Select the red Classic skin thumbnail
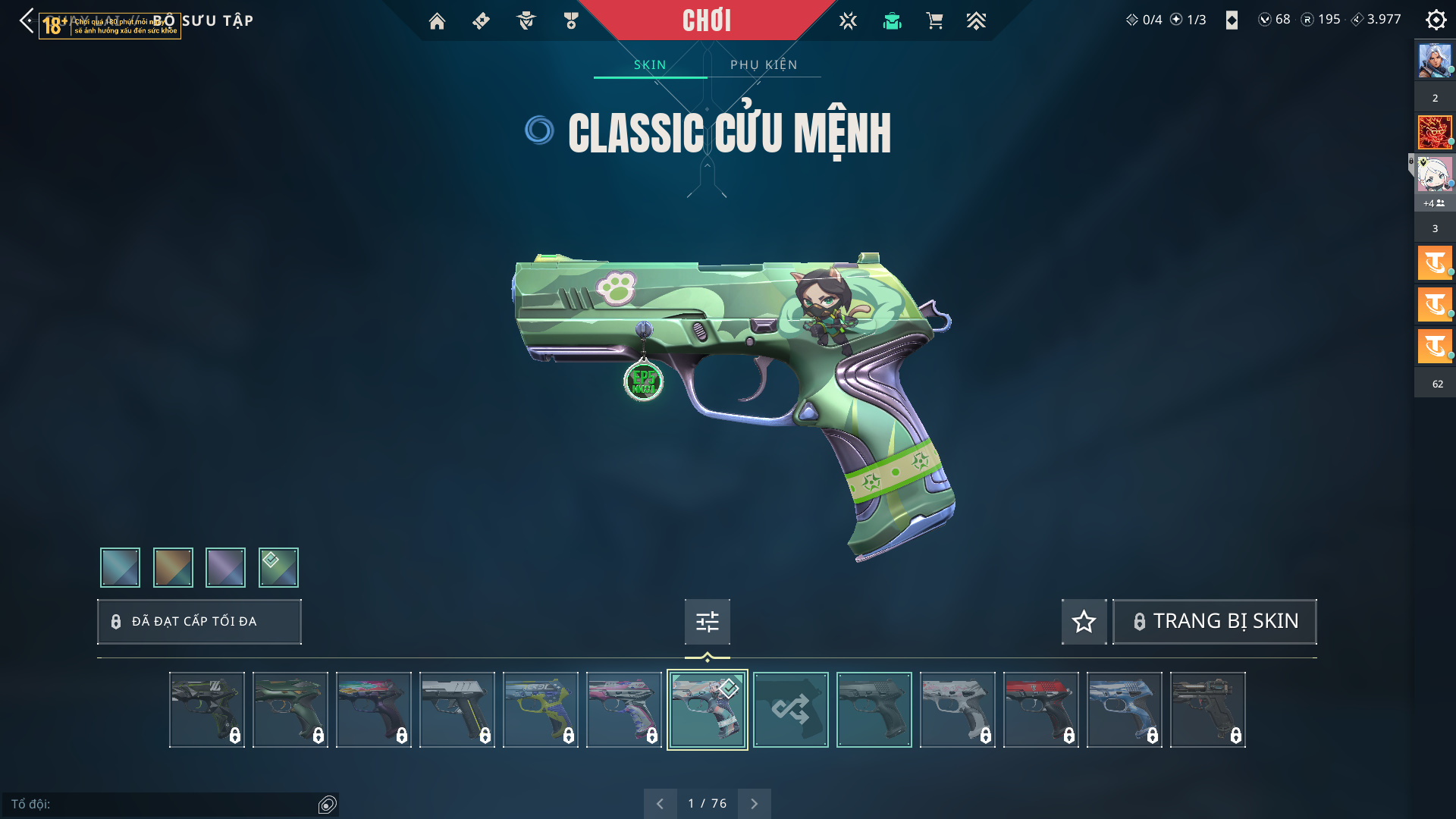The width and height of the screenshot is (1456, 819). [x=1040, y=710]
